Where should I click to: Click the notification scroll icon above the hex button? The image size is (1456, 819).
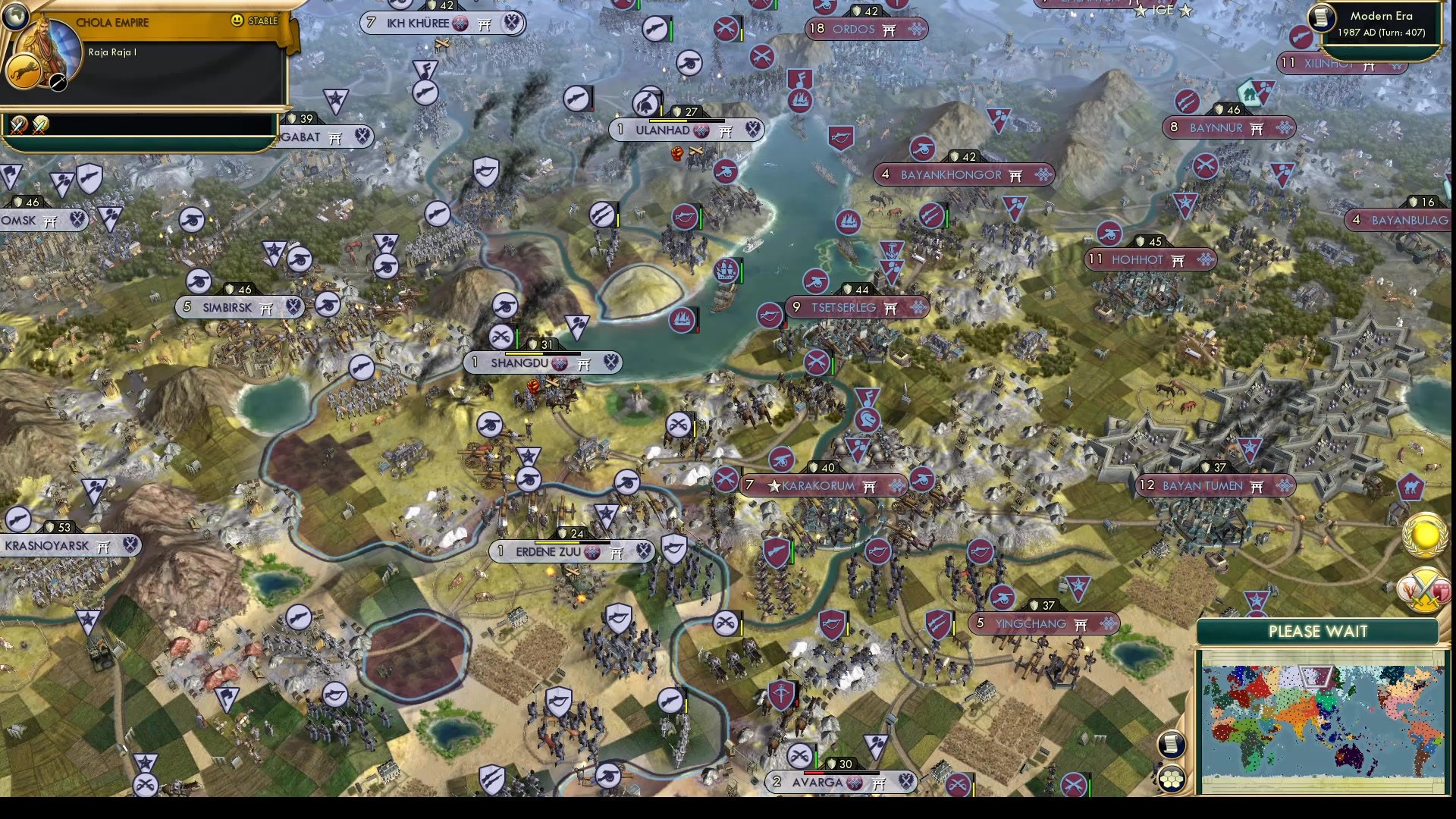(1171, 745)
